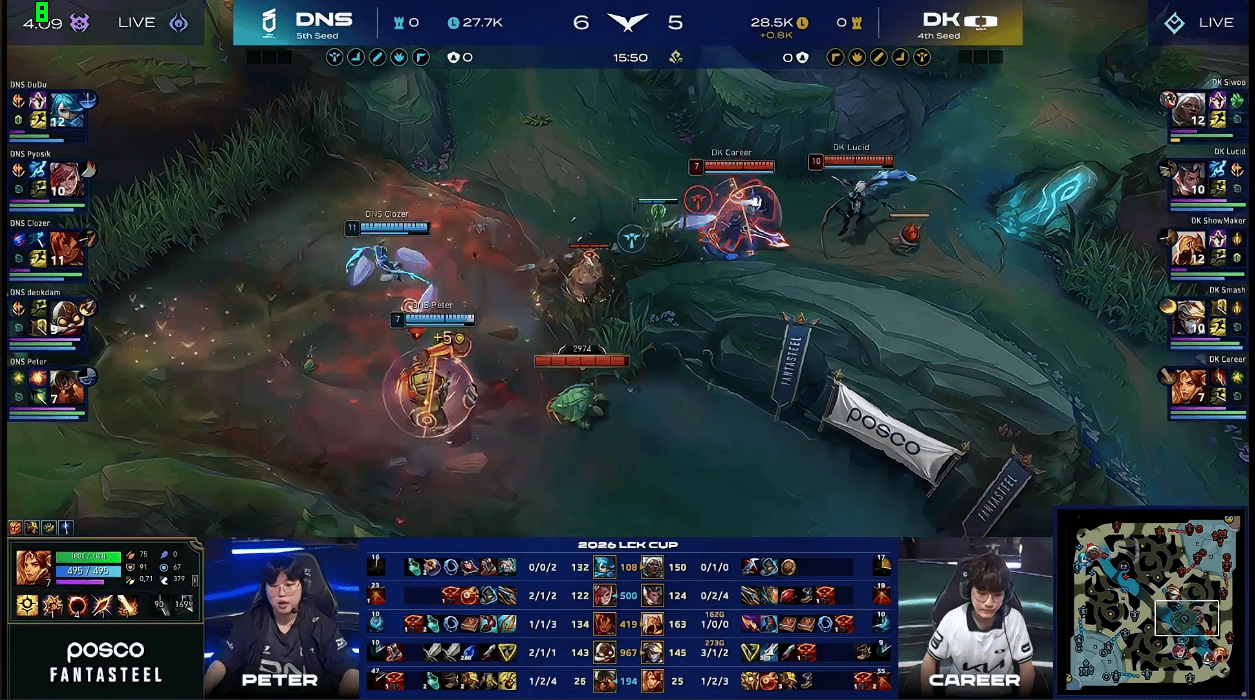Select DK ShowMaker's player portrait
Image resolution: width=1255 pixels, height=700 pixels.
(x=1190, y=248)
